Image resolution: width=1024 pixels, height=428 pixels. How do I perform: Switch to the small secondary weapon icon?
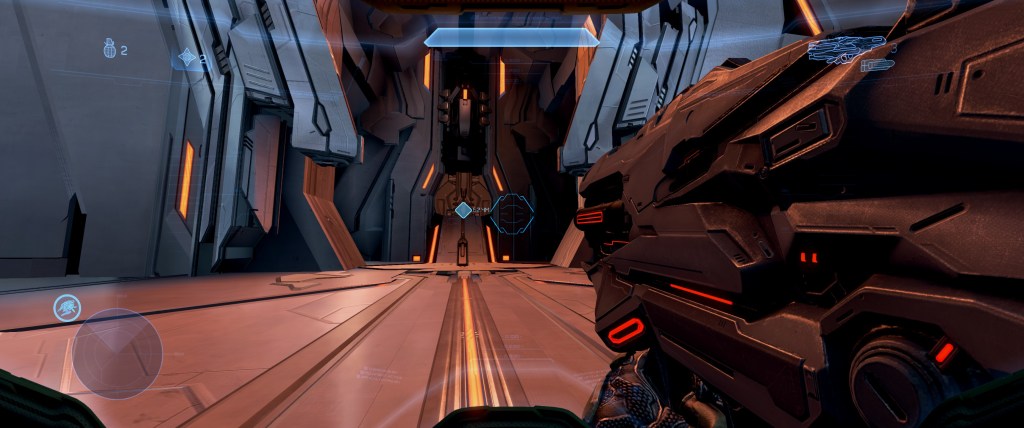tap(877, 66)
